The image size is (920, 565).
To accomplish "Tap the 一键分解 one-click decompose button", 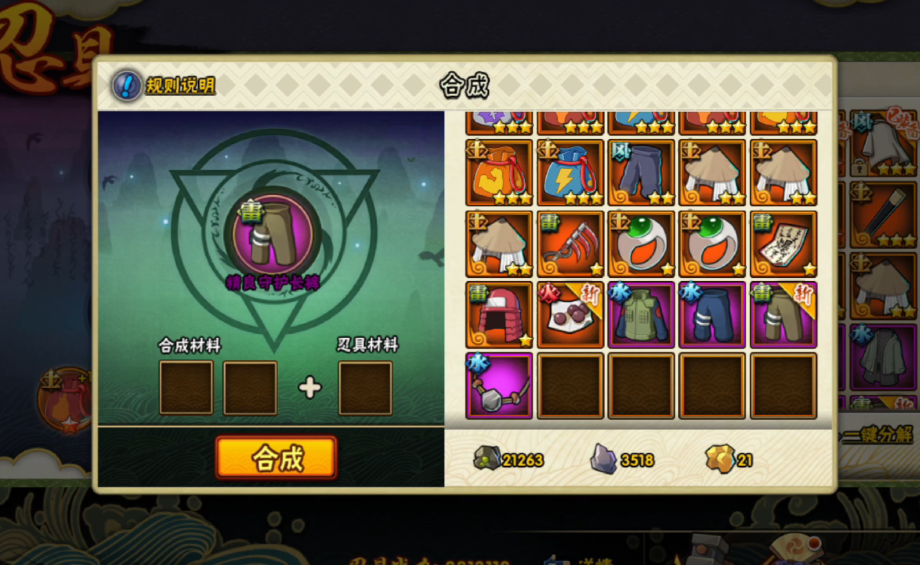I will click(877, 434).
